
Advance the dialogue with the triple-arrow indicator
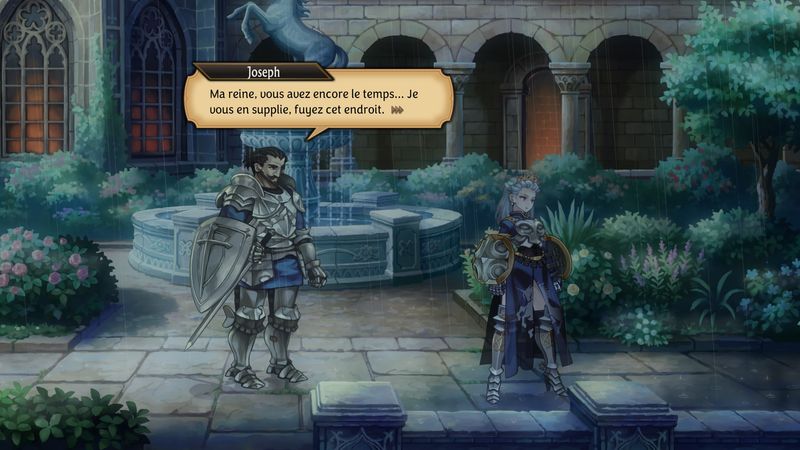pos(397,110)
